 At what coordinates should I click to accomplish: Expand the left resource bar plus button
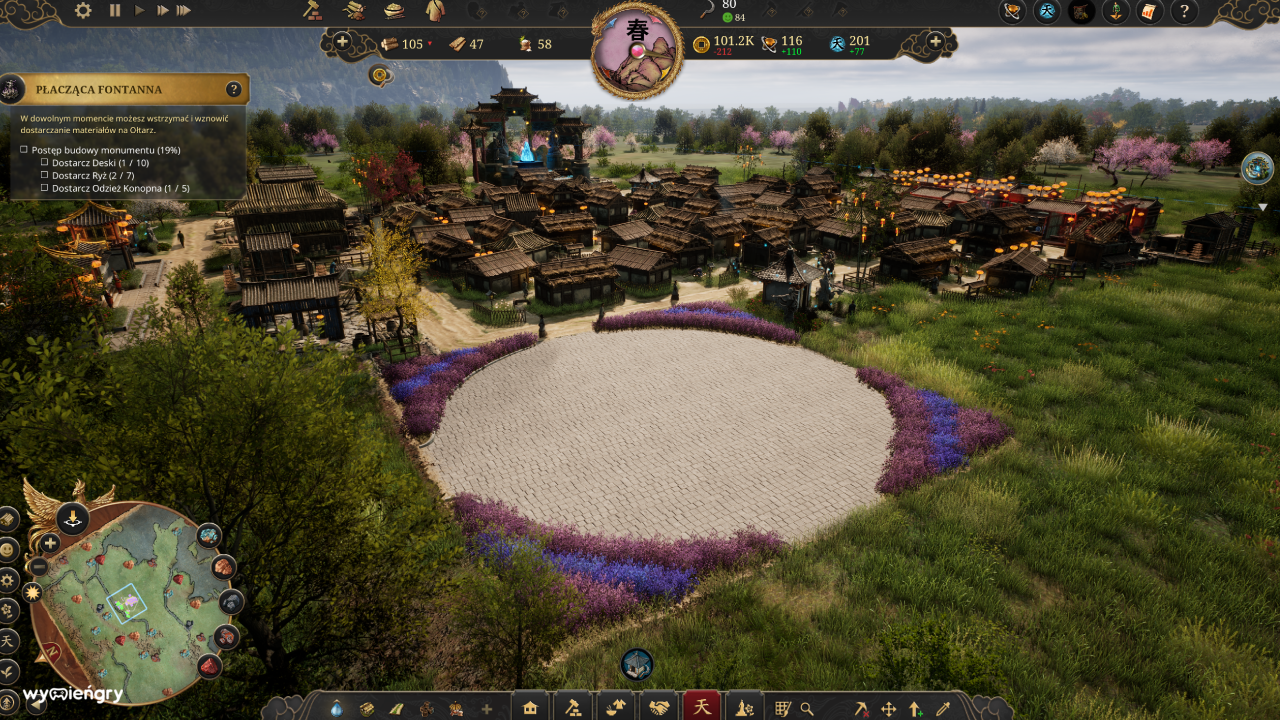tap(344, 43)
